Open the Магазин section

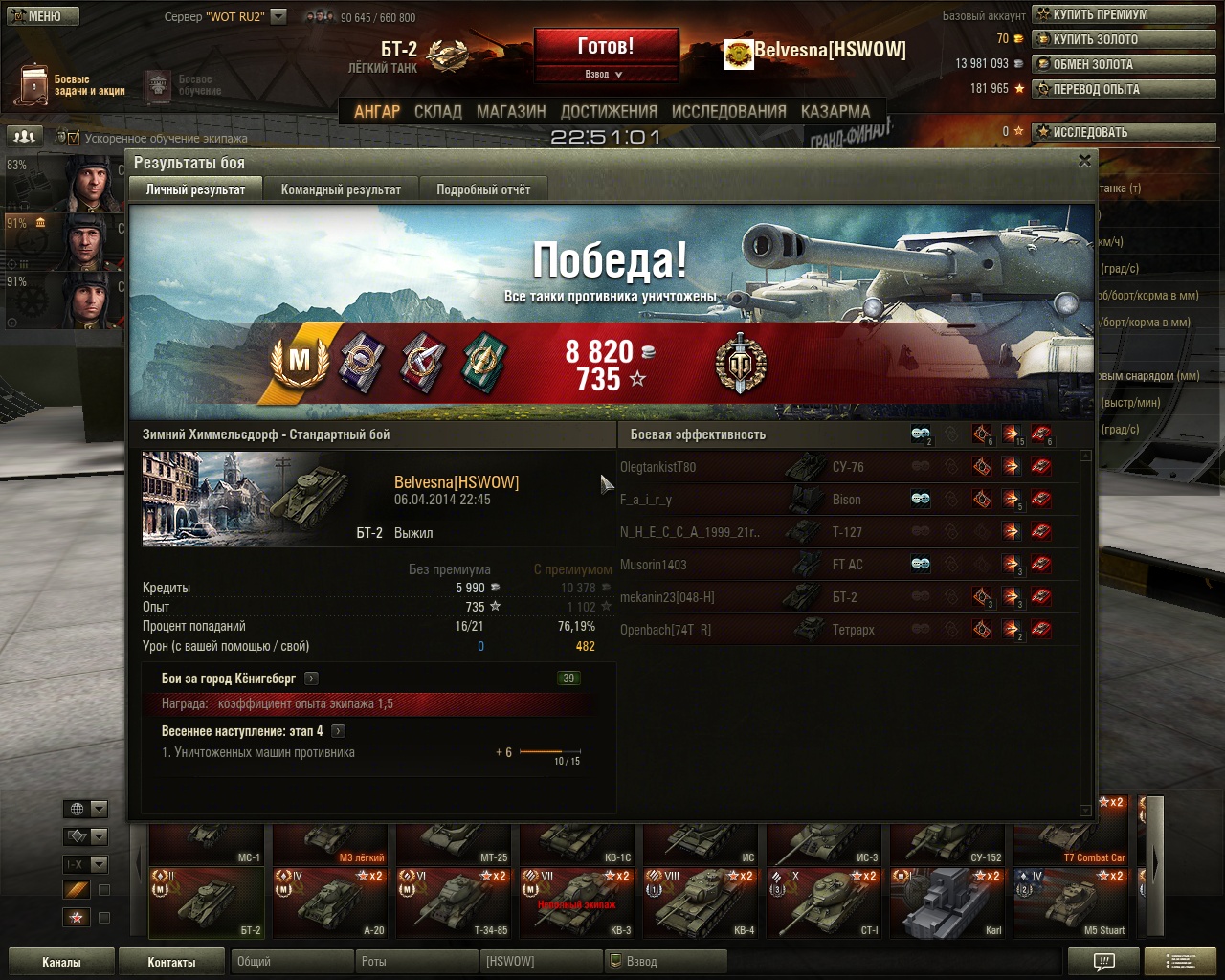(x=511, y=111)
